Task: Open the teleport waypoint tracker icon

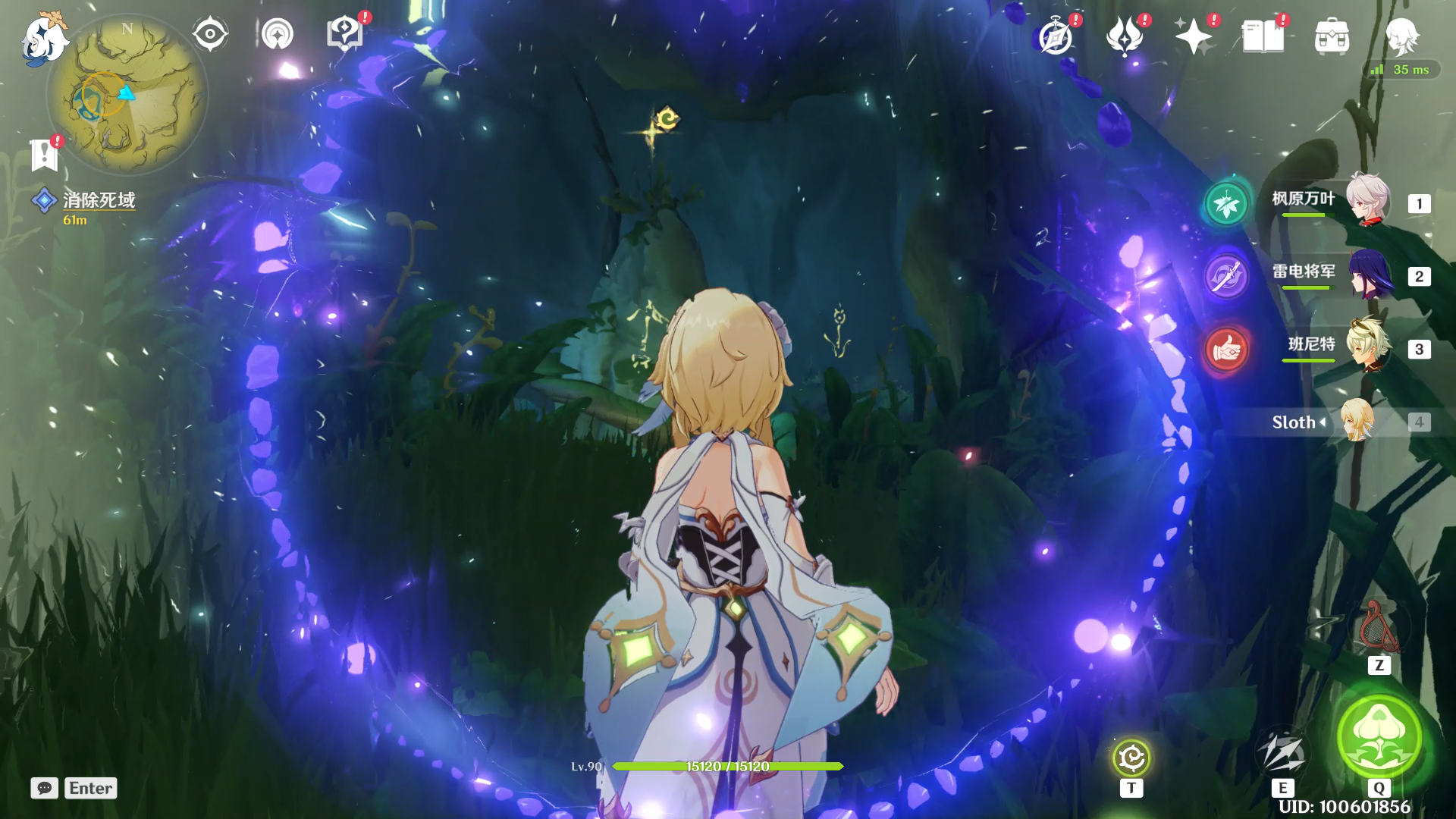Action: (278, 34)
